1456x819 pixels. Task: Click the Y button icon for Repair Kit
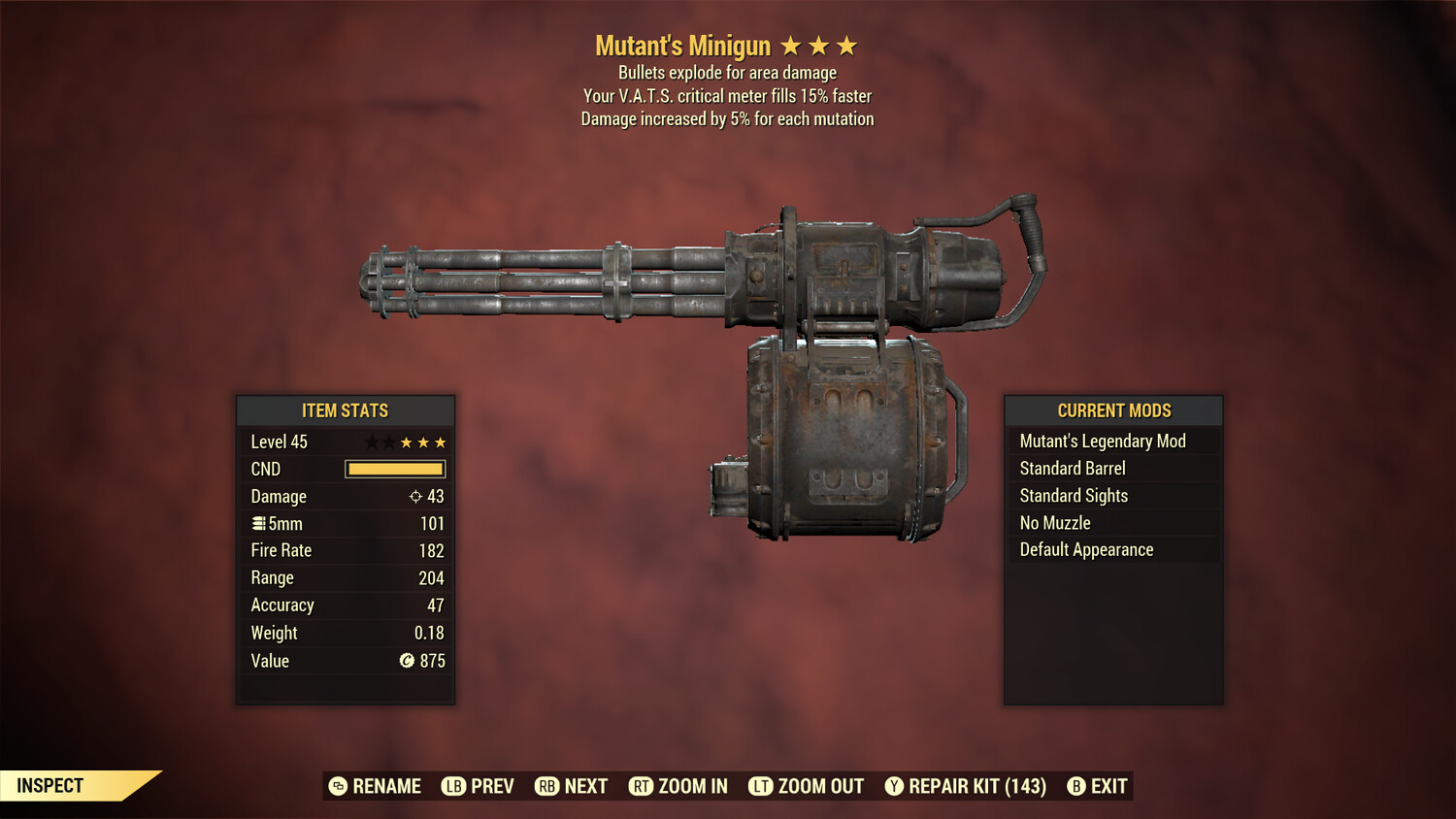pos(894,786)
